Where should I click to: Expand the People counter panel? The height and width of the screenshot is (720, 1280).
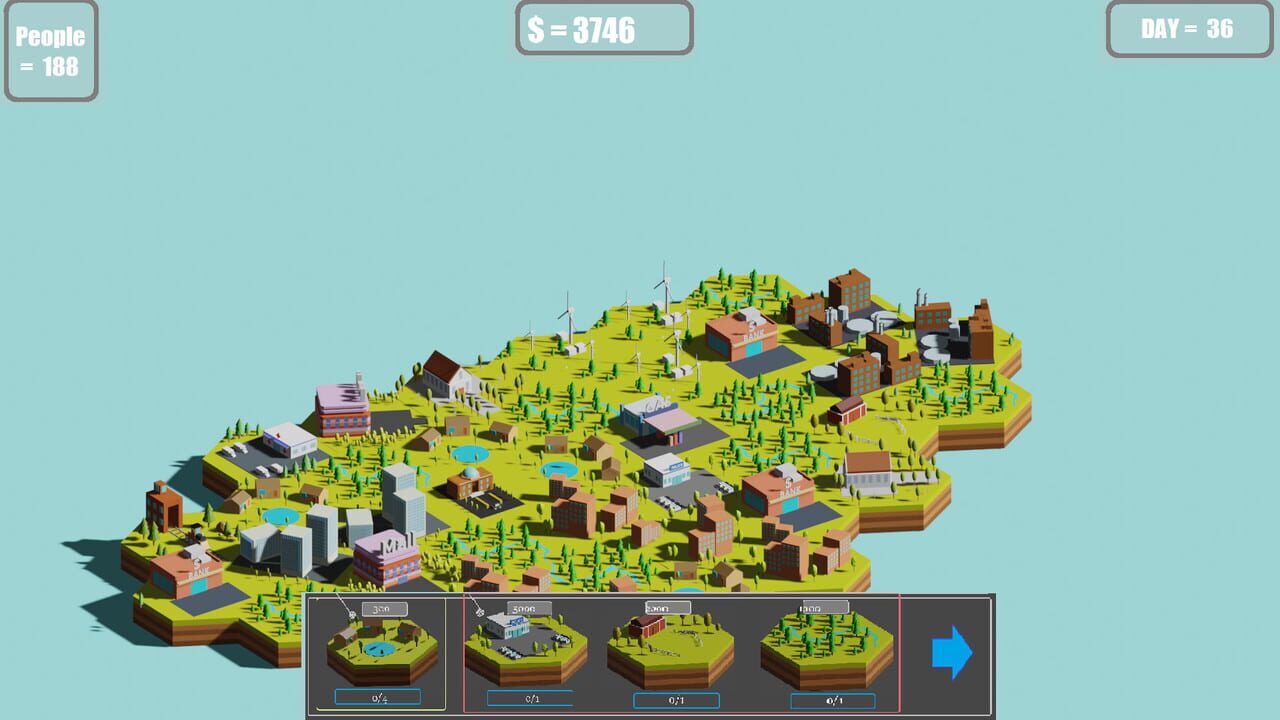(51, 50)
